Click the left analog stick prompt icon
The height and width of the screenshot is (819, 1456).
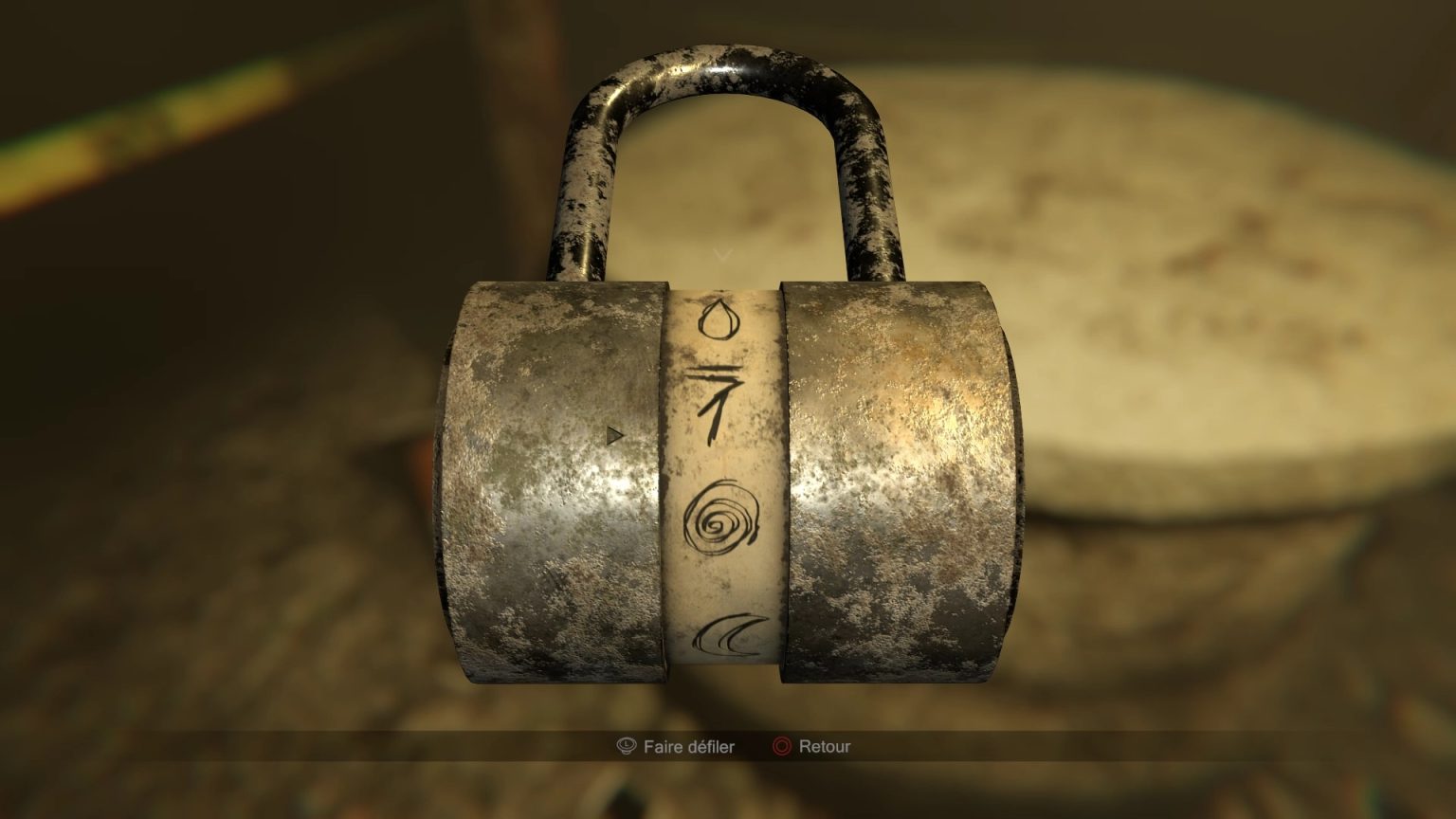(625, 747)
